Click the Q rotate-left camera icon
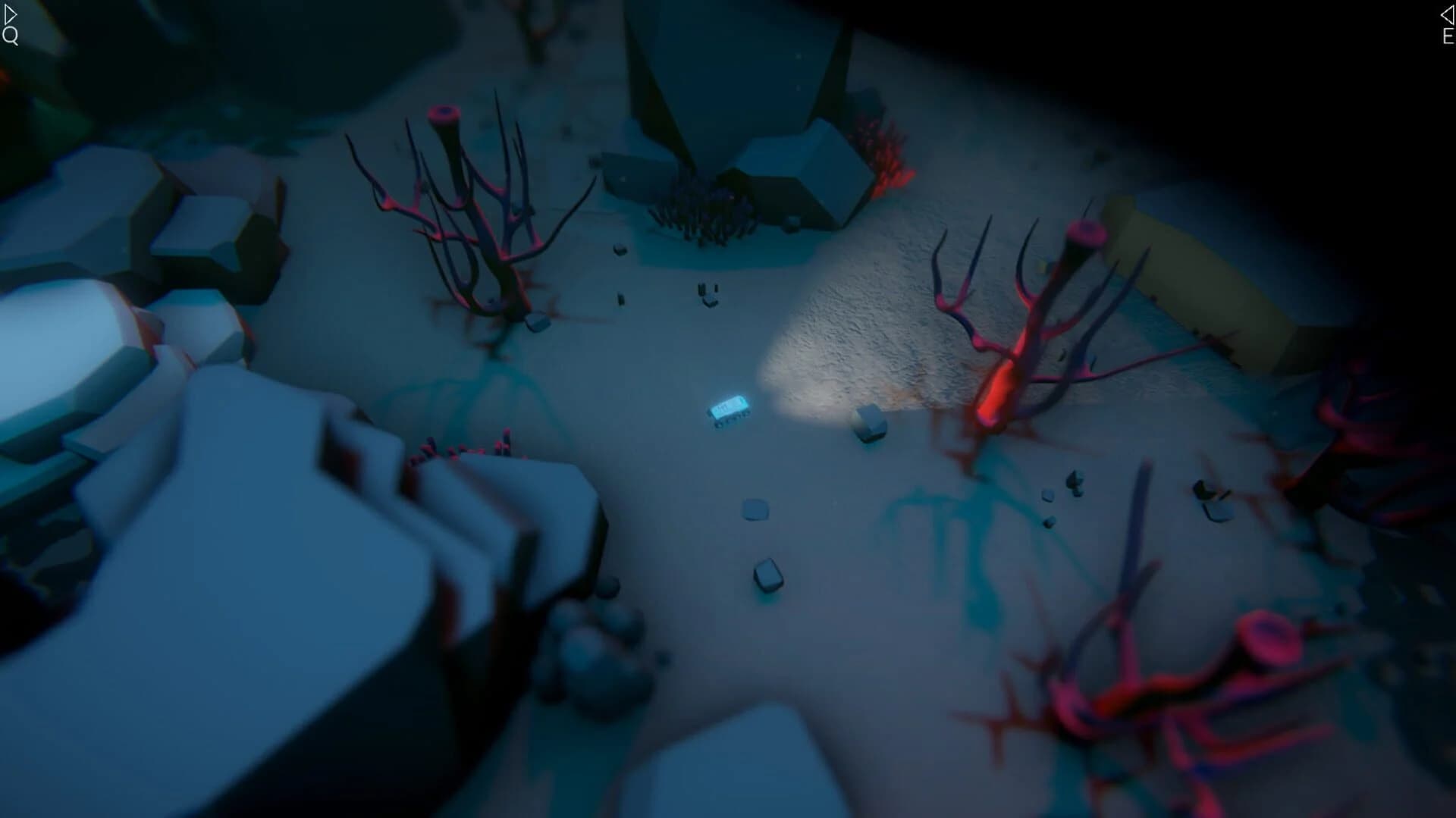Viewport: 1456px width, 818px height. pyautogui.click(x=10, y=33)
